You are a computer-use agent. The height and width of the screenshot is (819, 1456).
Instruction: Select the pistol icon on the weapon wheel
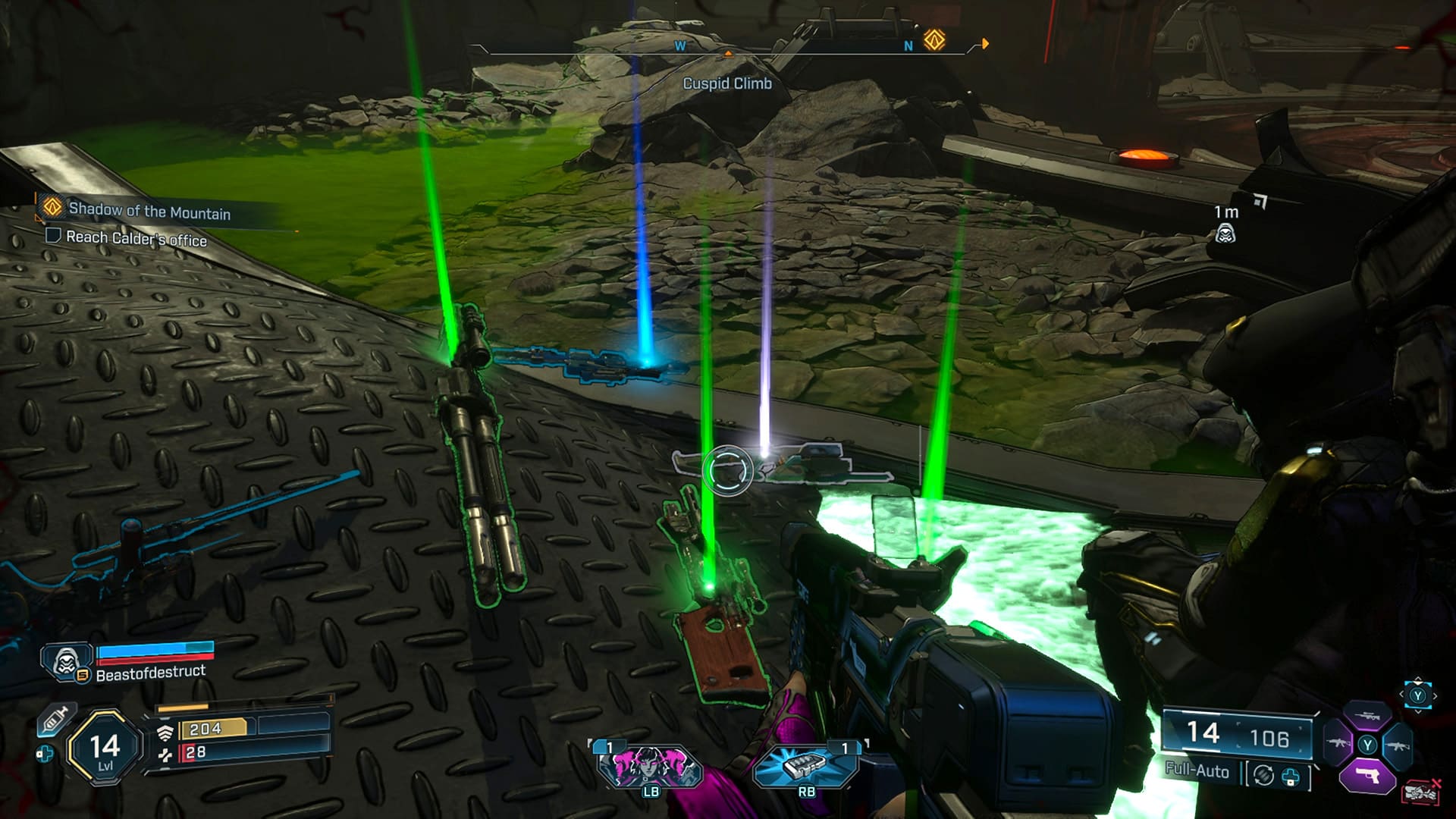[x=1367, y=775]
